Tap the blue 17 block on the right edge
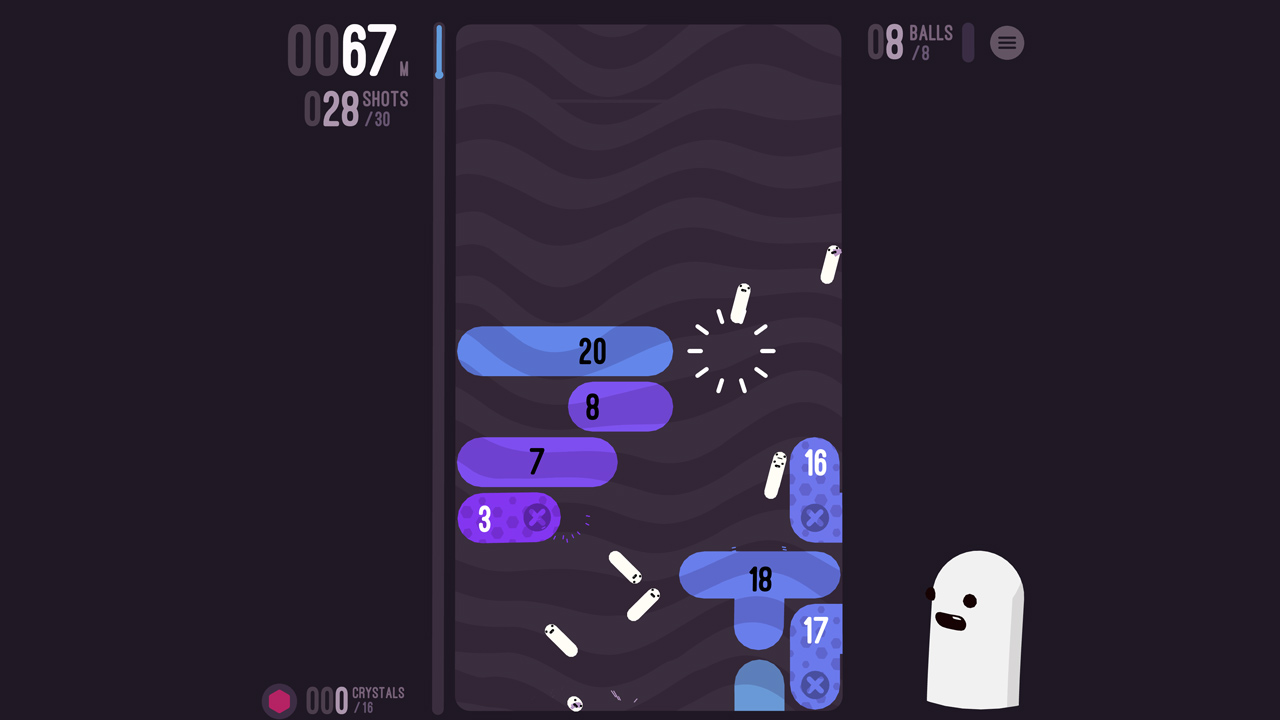 pos(816,630)
